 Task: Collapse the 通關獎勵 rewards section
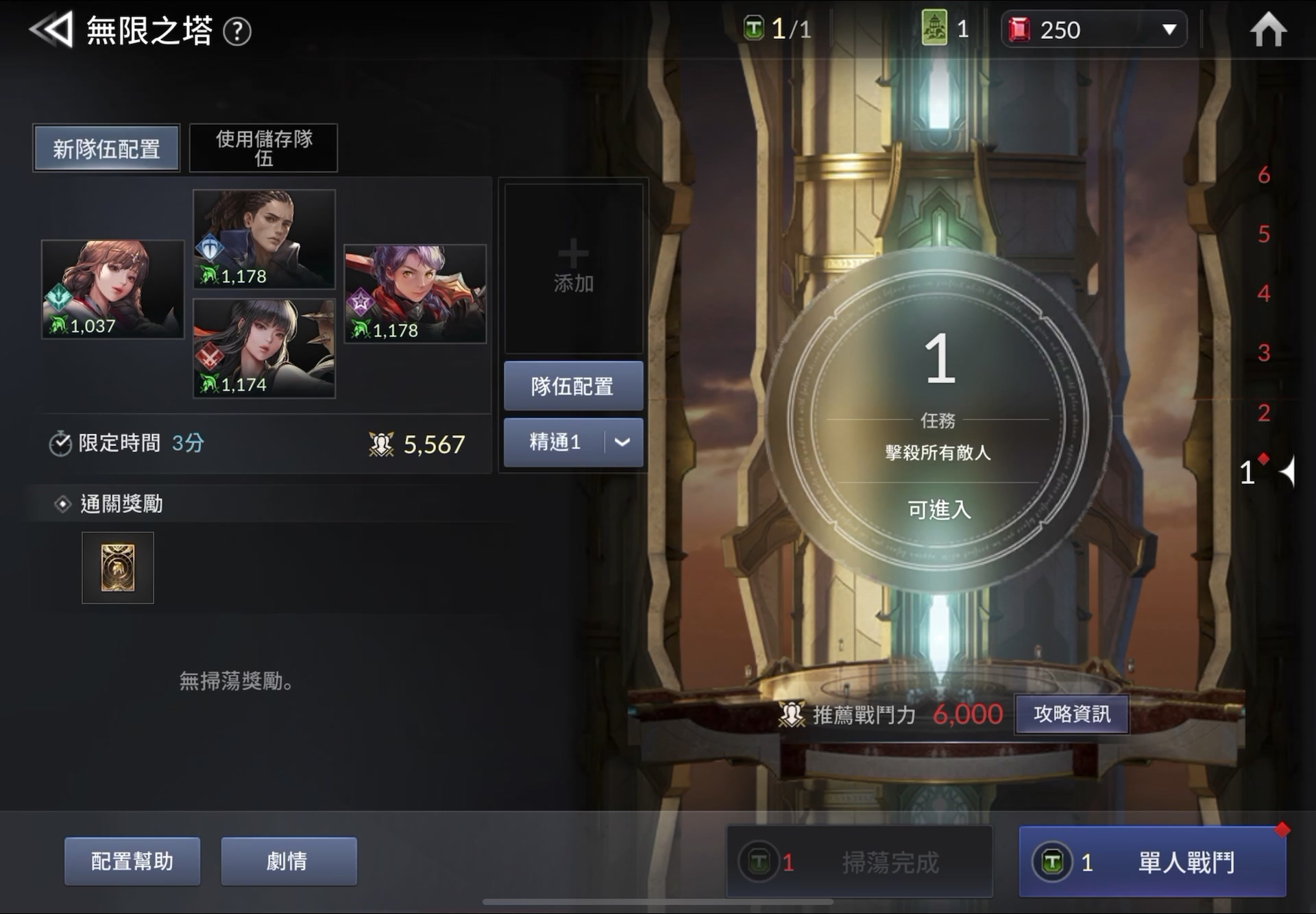(x=62, y=504)
